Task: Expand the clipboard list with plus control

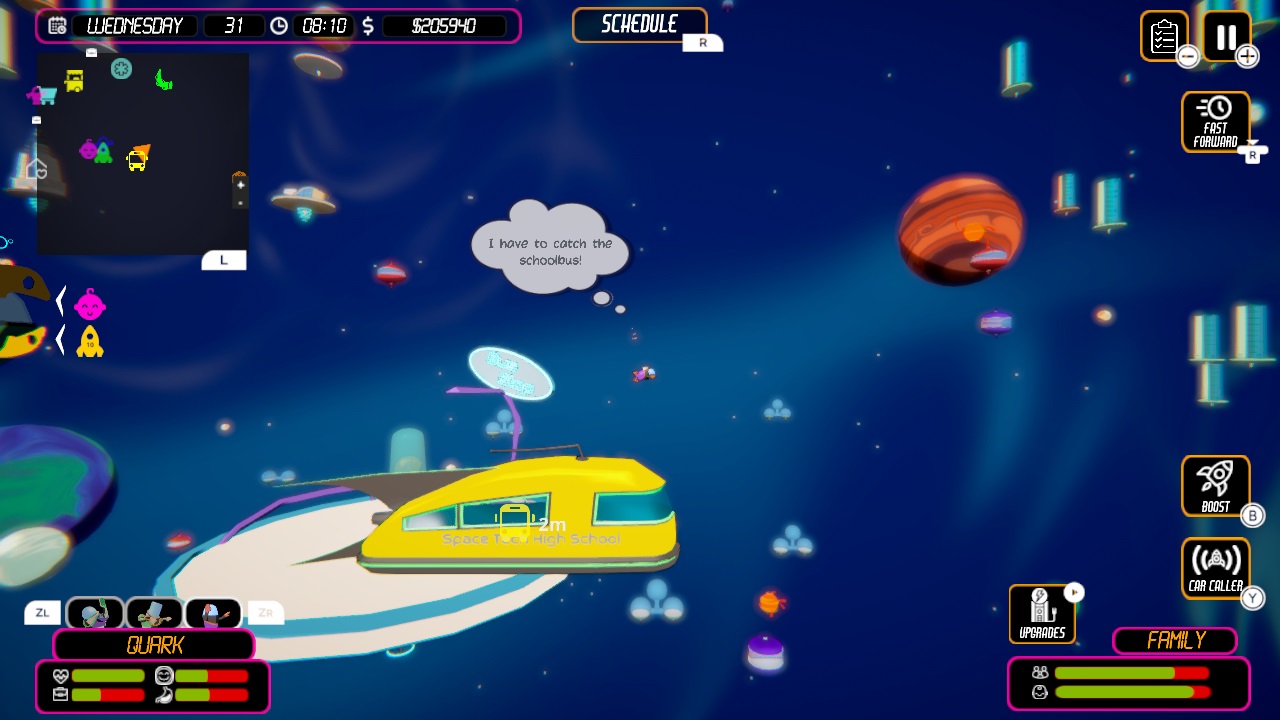Action: [1247, 57]
